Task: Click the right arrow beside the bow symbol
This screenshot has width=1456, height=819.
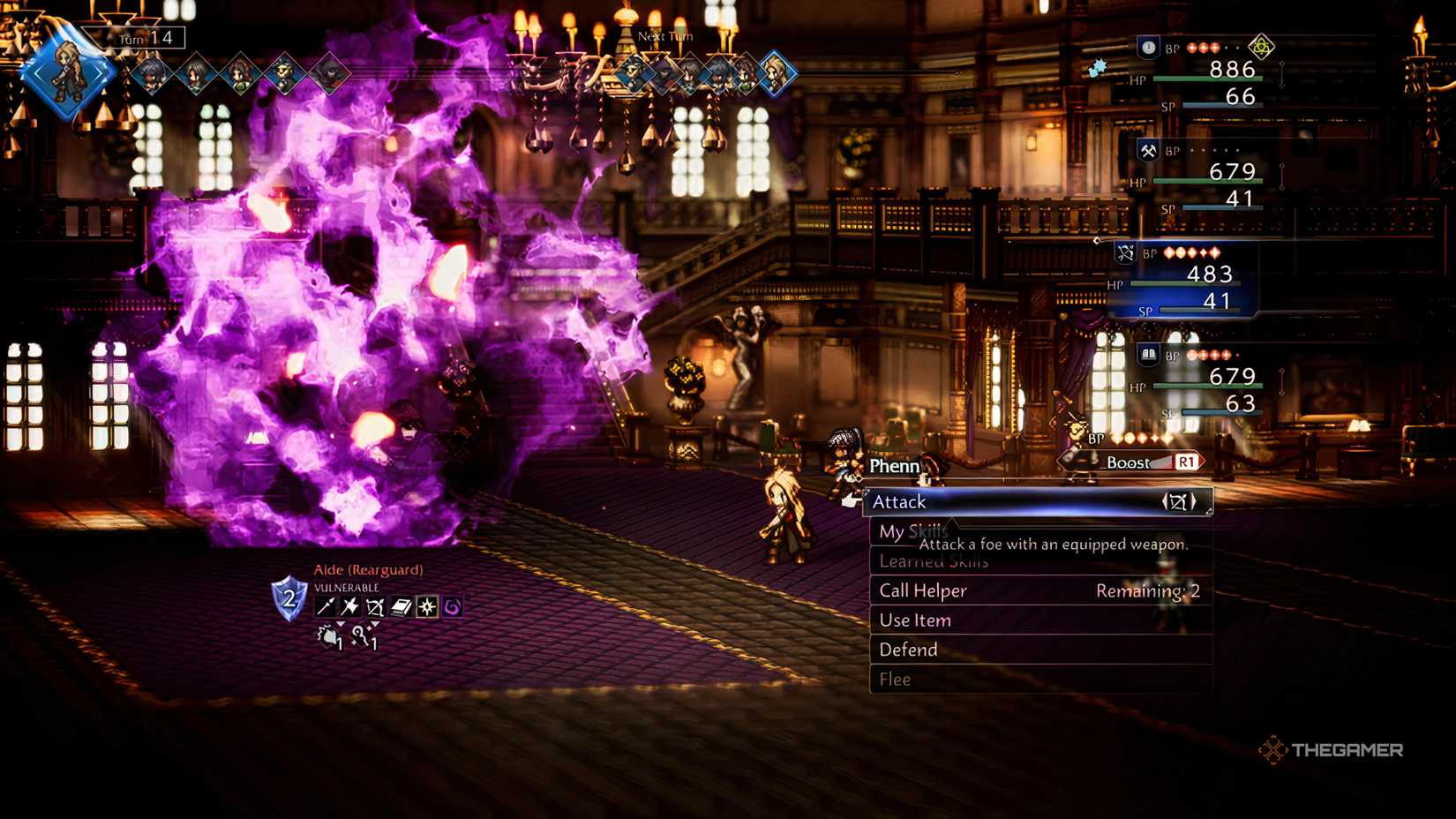Action: 1194,501
